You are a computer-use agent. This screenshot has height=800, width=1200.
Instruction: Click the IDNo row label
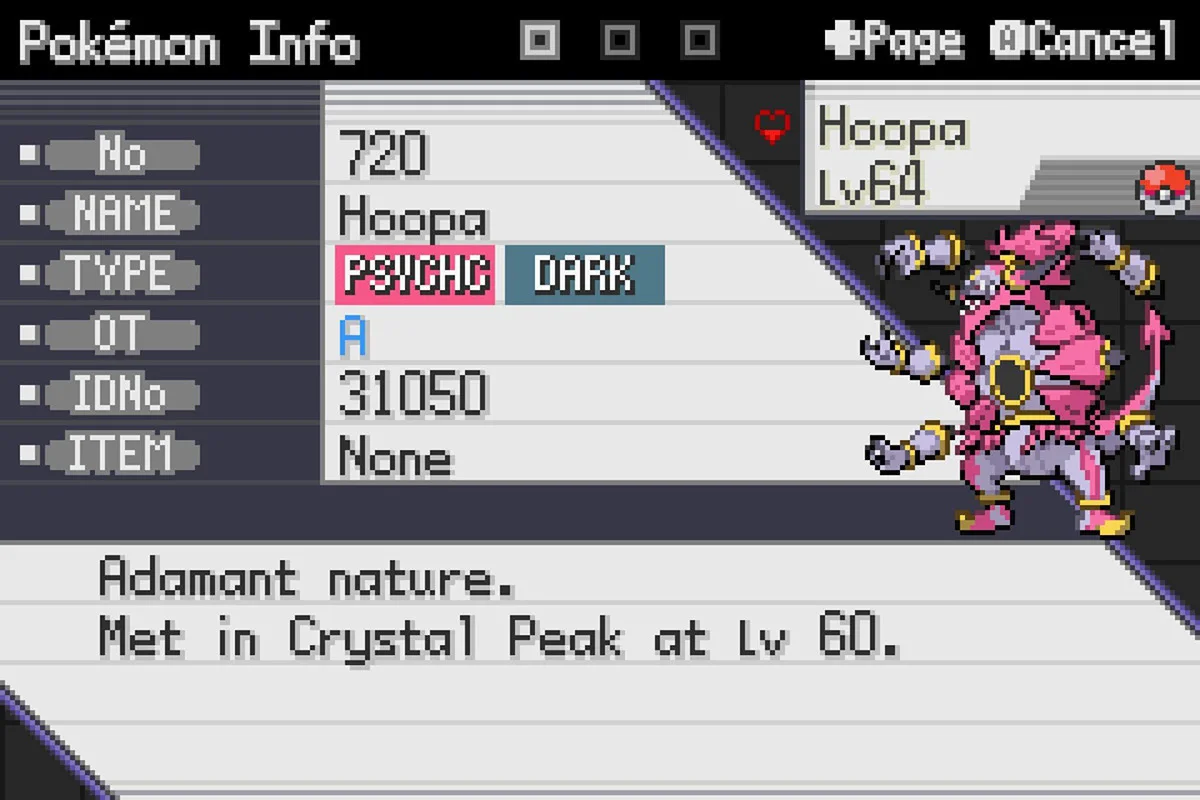coord(122,395)
